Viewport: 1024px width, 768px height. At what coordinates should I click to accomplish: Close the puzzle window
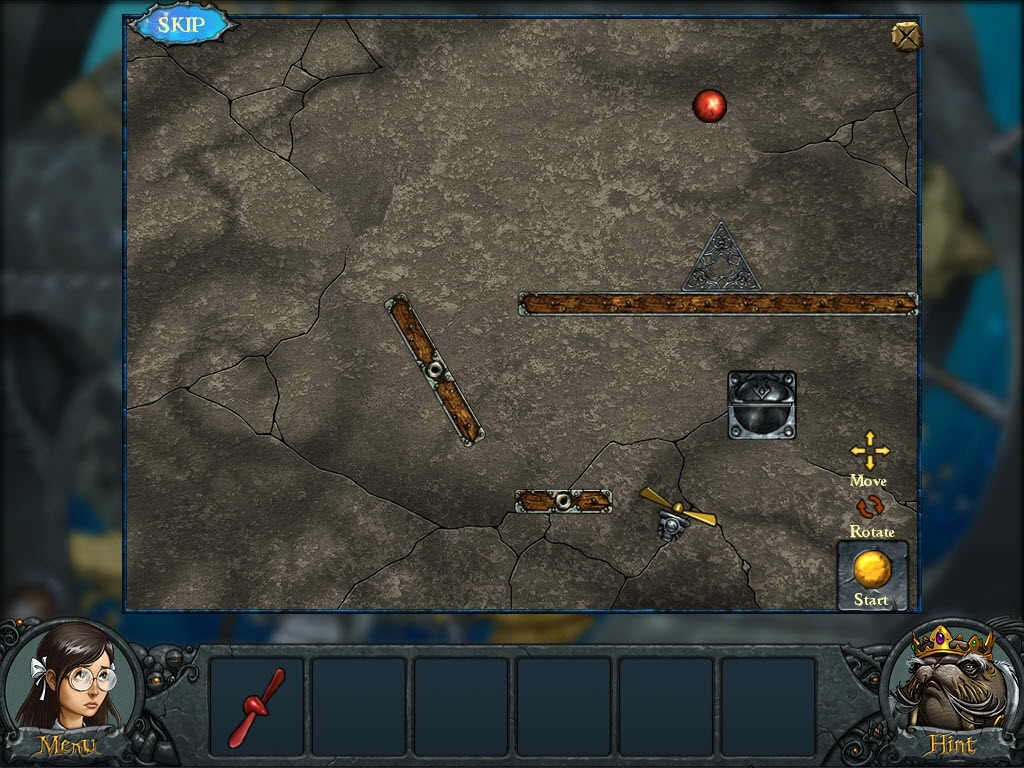click(905, 36)
